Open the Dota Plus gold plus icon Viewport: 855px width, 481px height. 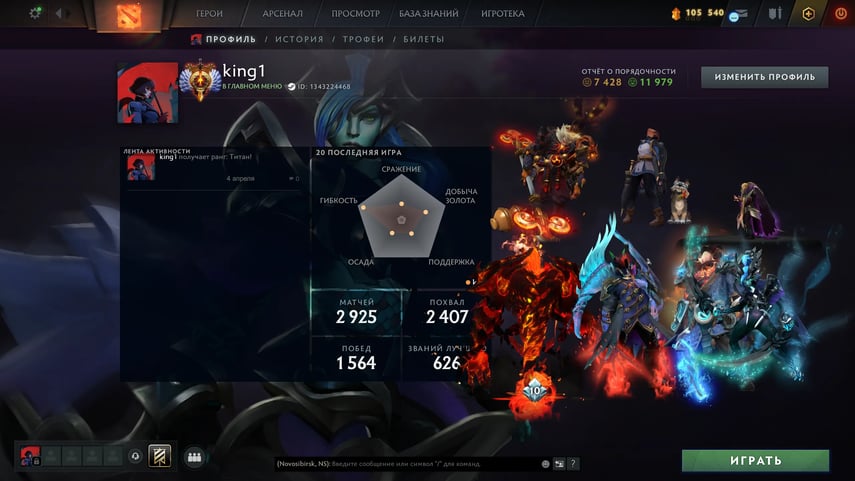pyautogui.click(x=808, y=14)
